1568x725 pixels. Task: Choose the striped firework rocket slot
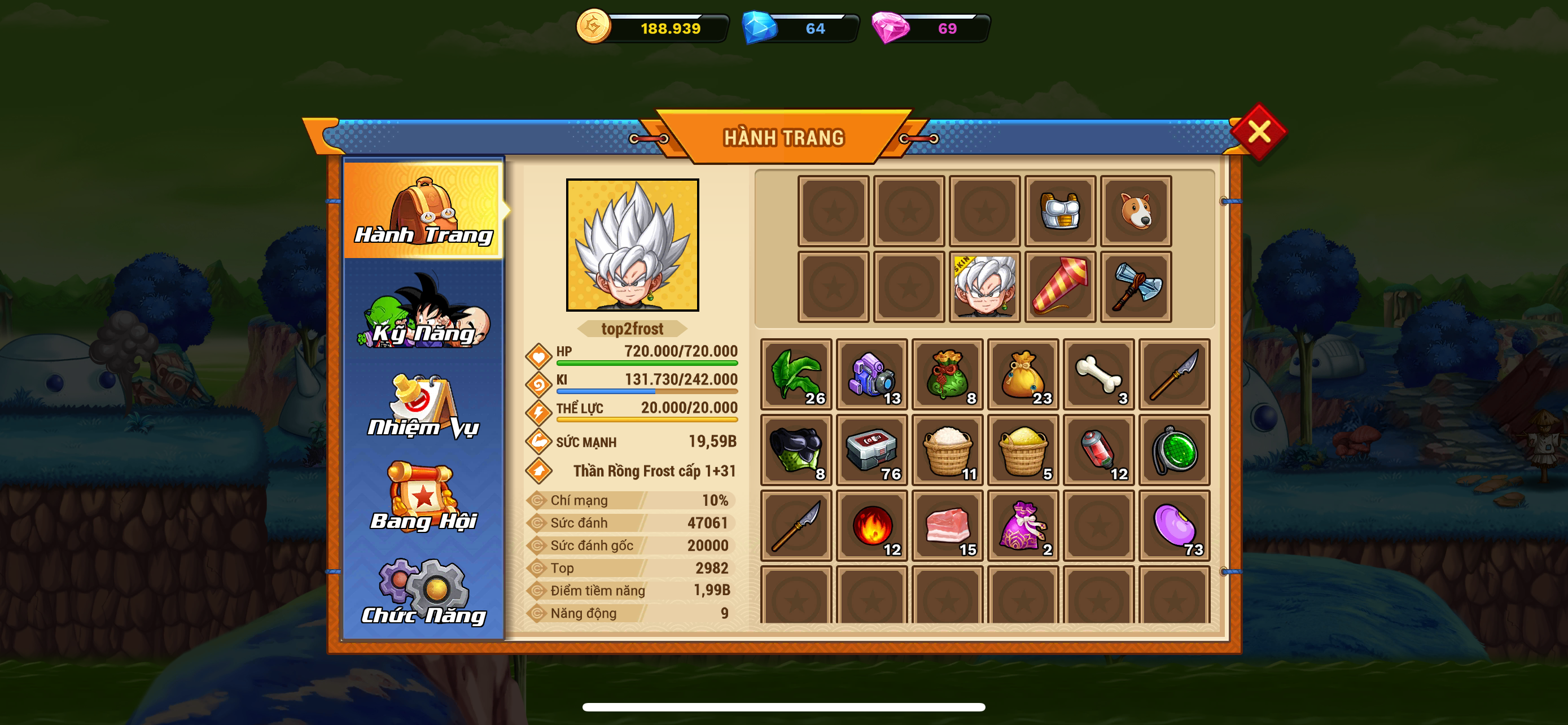tap(1060, 287)
